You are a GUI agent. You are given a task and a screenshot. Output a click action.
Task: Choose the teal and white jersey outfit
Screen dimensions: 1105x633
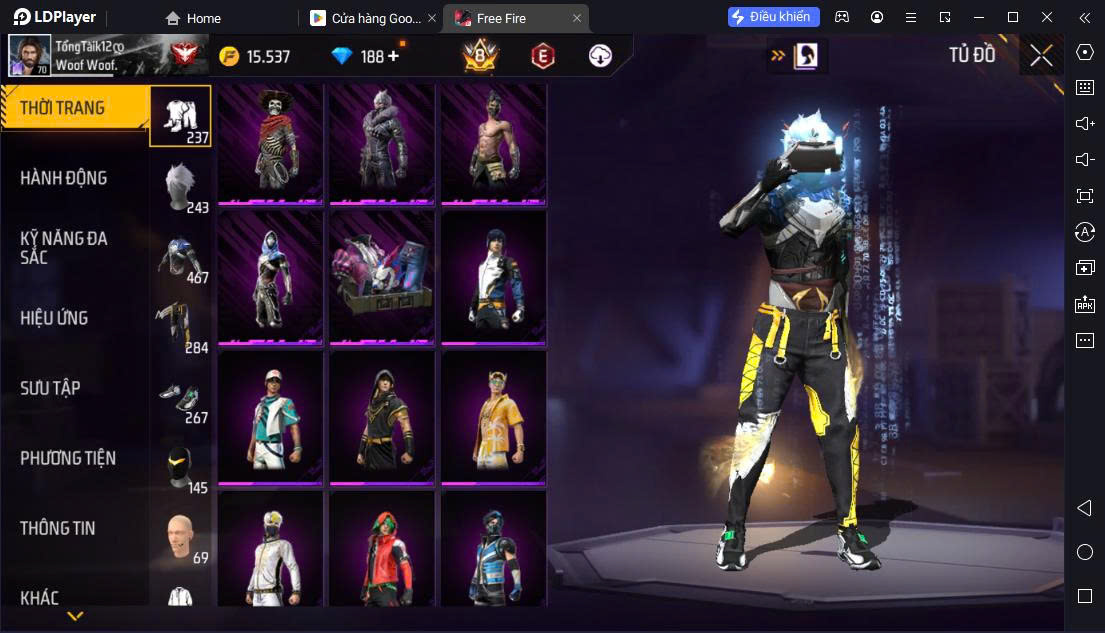point(270,416)
